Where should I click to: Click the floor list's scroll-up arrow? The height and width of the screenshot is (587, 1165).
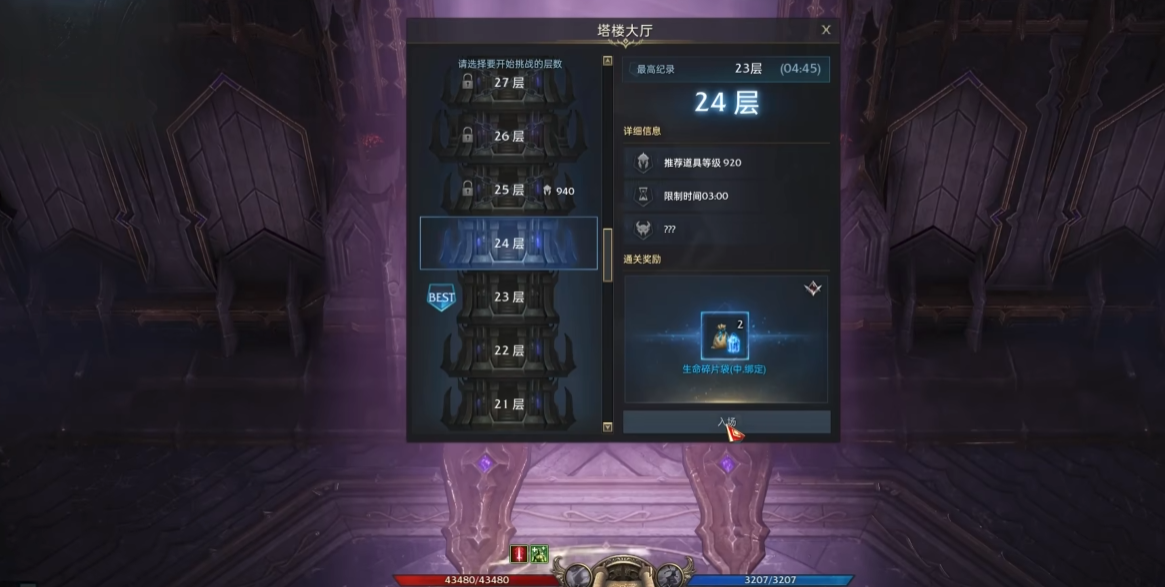click(607, 61)
